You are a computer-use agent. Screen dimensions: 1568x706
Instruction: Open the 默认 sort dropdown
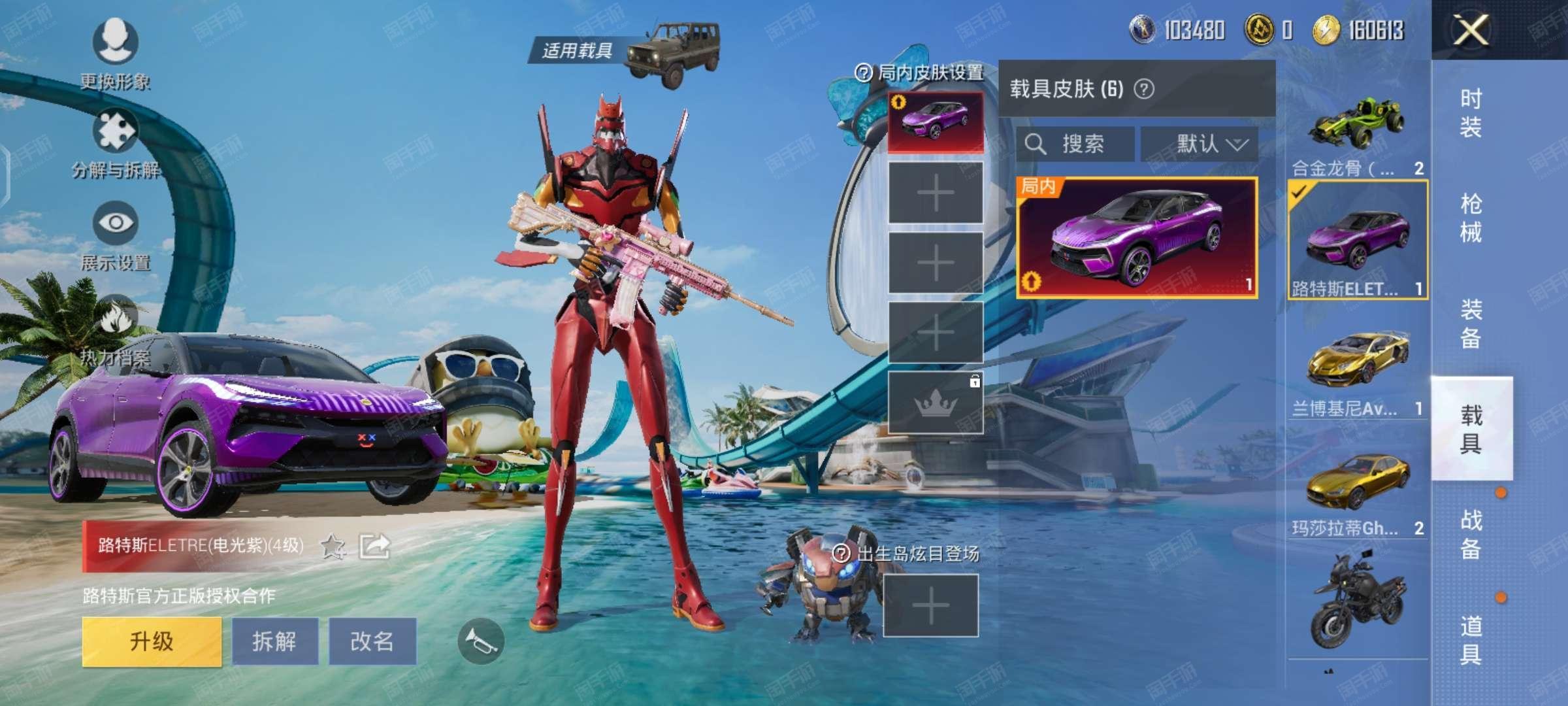1200,144
